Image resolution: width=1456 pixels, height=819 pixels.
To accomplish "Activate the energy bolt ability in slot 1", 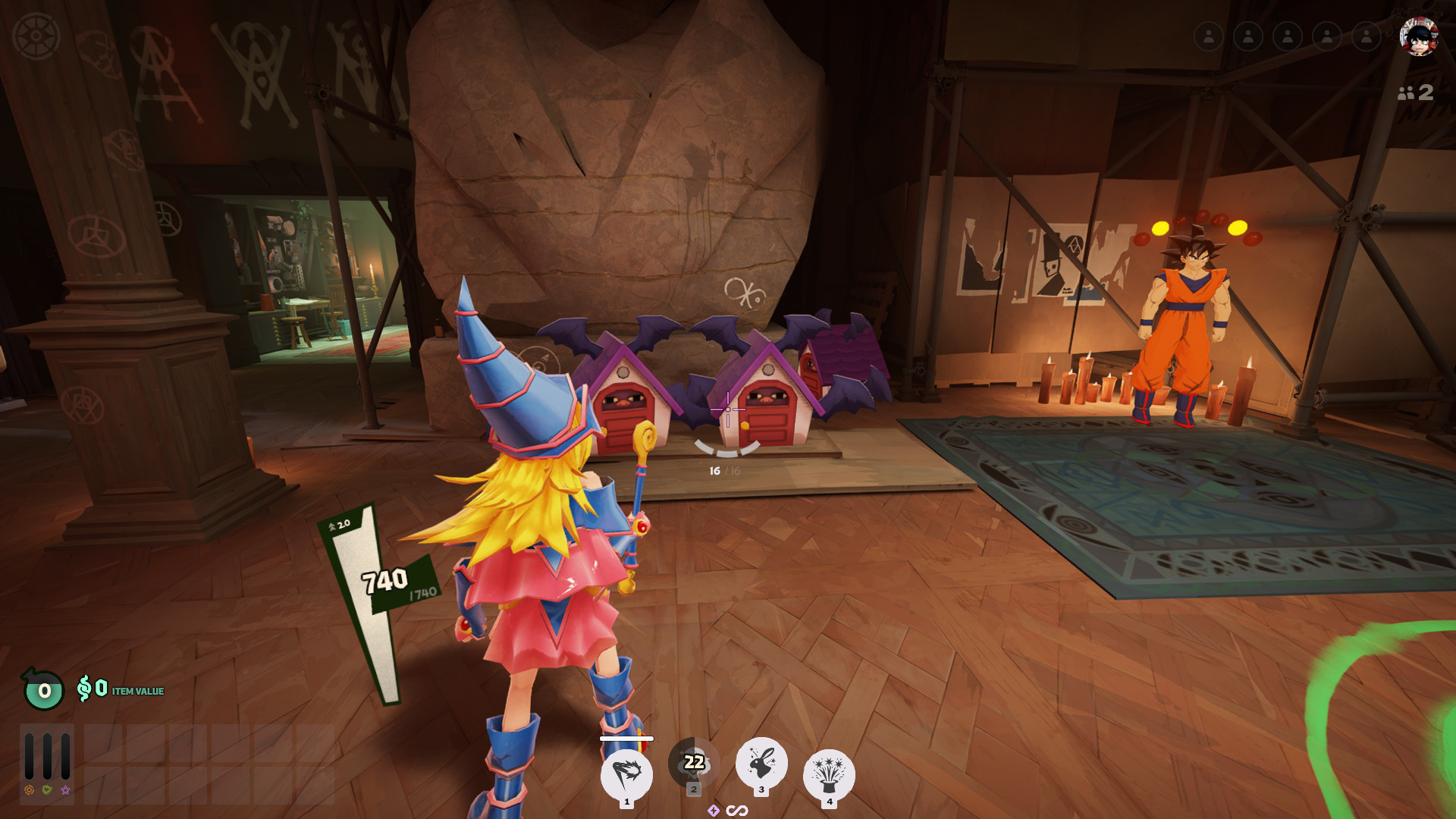I will [x=626, y=774].
